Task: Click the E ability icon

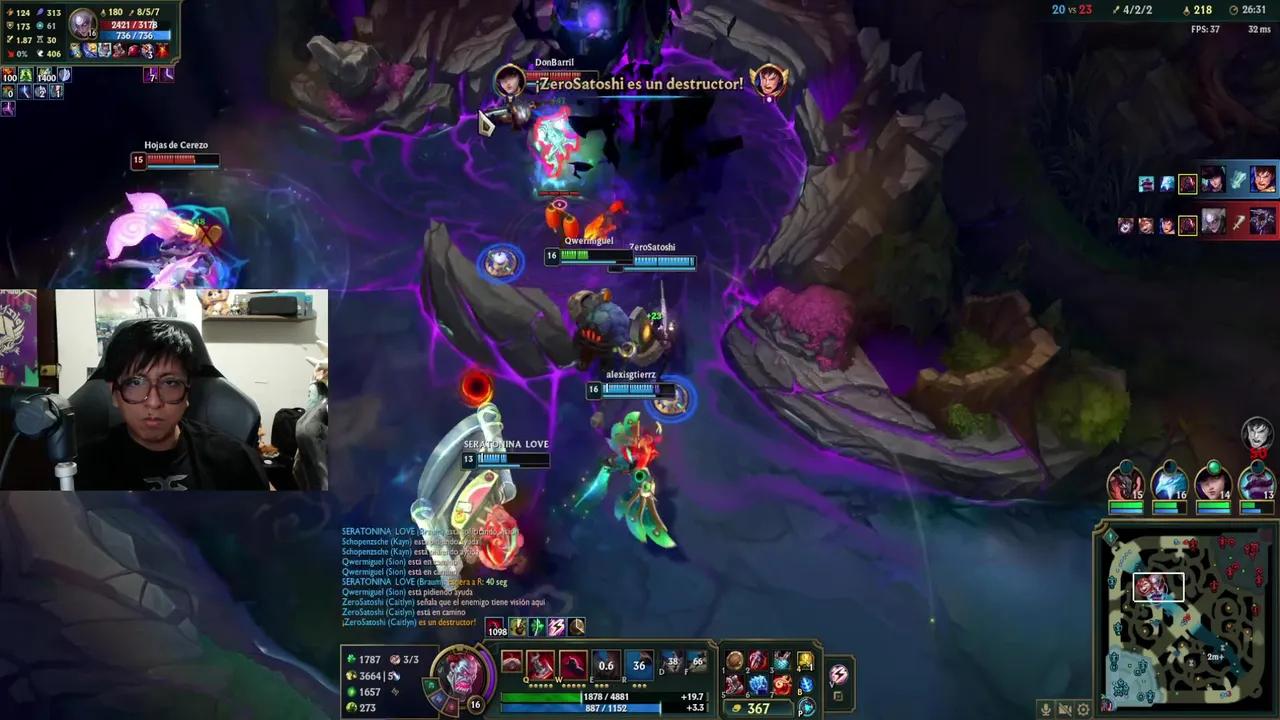Action: 606,662
